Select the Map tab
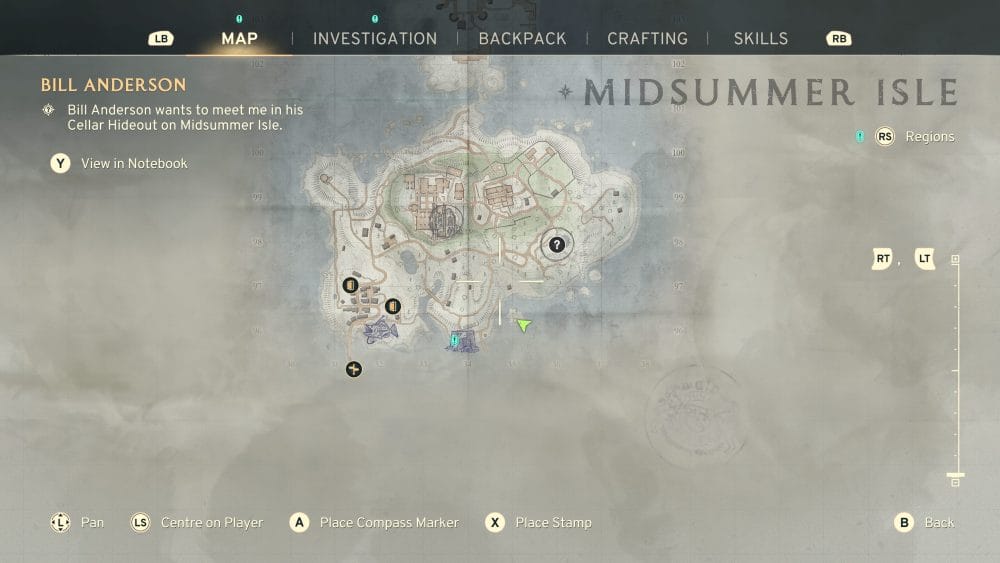Viewport: 1000px width, 563px height. pos(239,39)
